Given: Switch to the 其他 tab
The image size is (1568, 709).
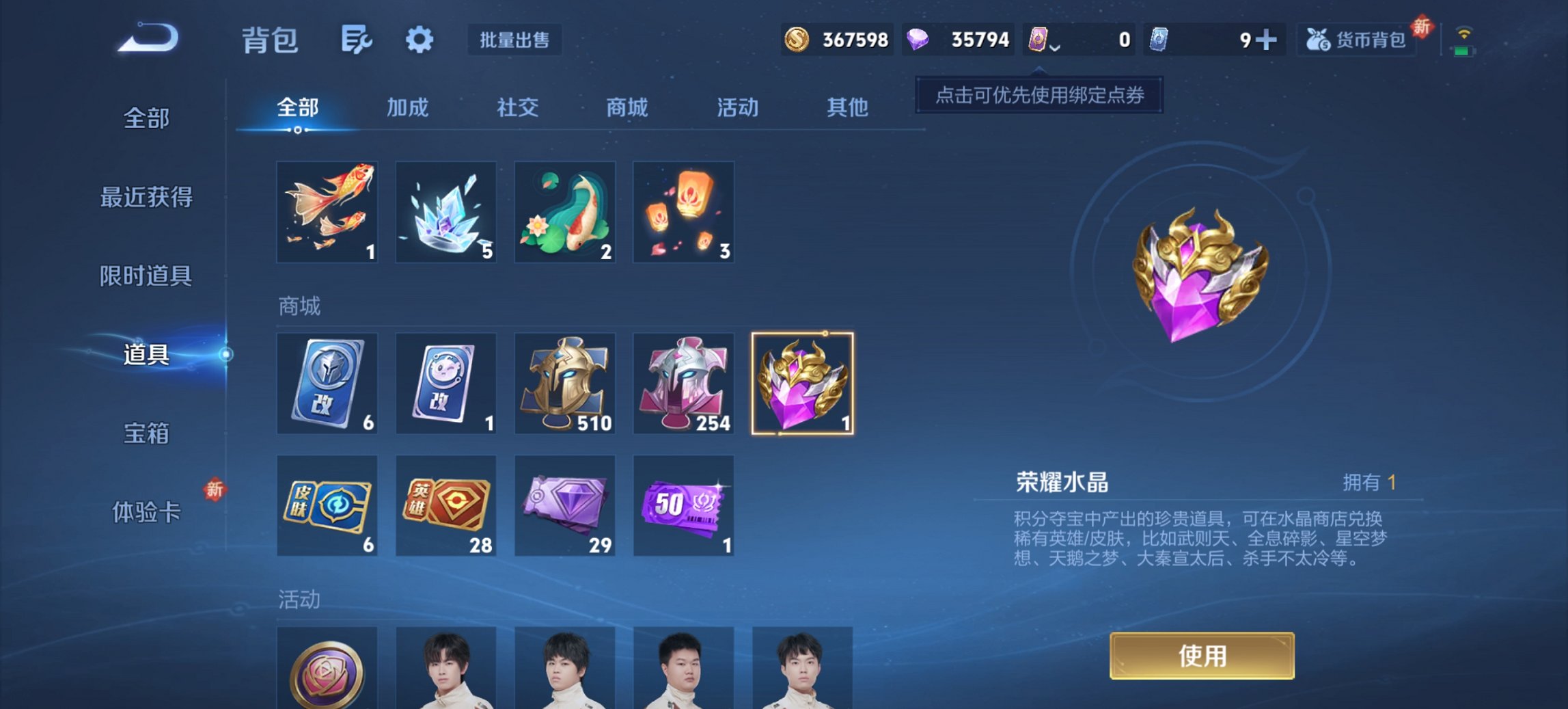Looking at the screenshot, I should [x=849, y=108].
